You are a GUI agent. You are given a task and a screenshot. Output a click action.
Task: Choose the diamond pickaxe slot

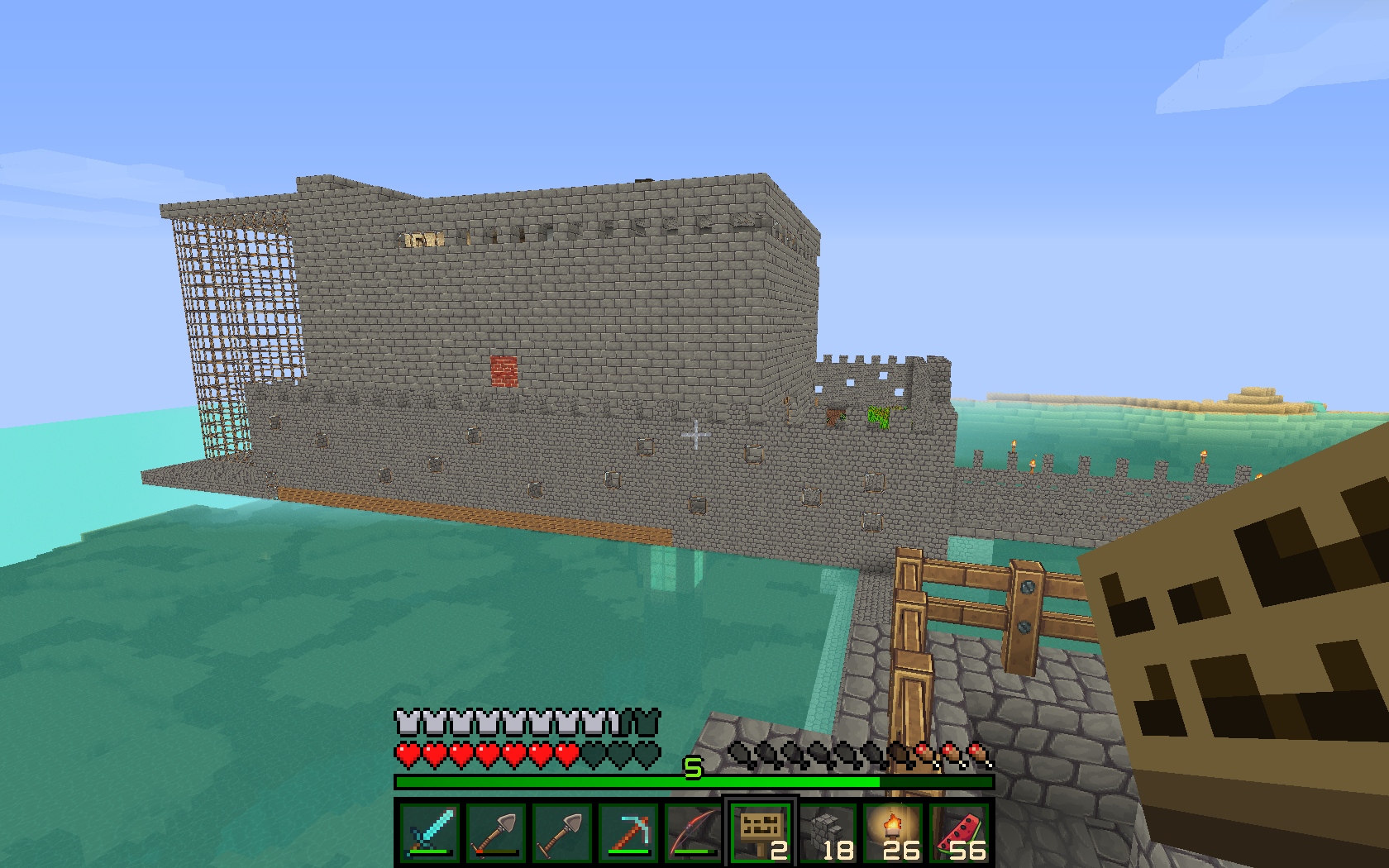(628, 832)
